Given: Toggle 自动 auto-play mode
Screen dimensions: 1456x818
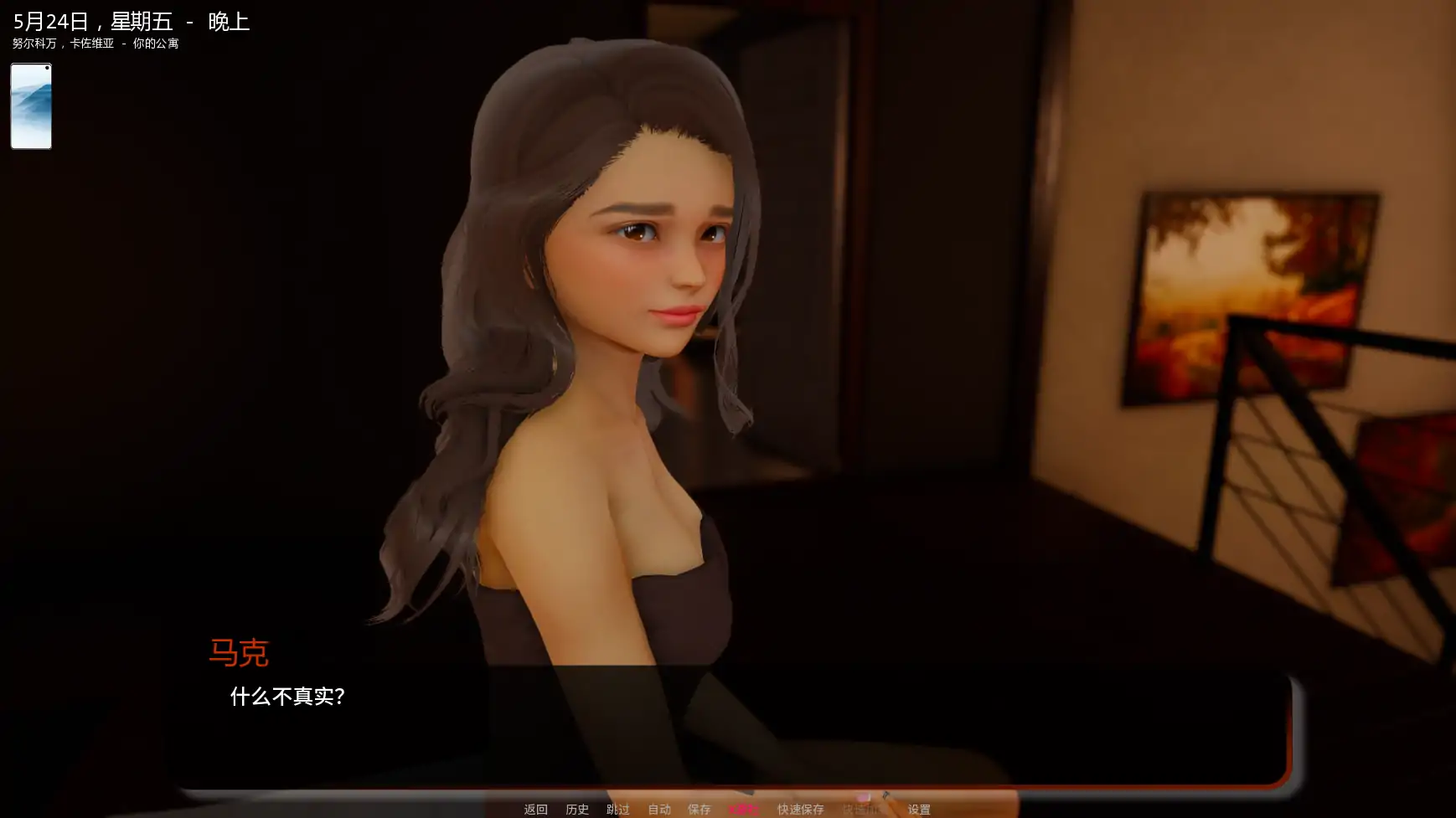Looking at the screenshot, I should pos(659,809).
